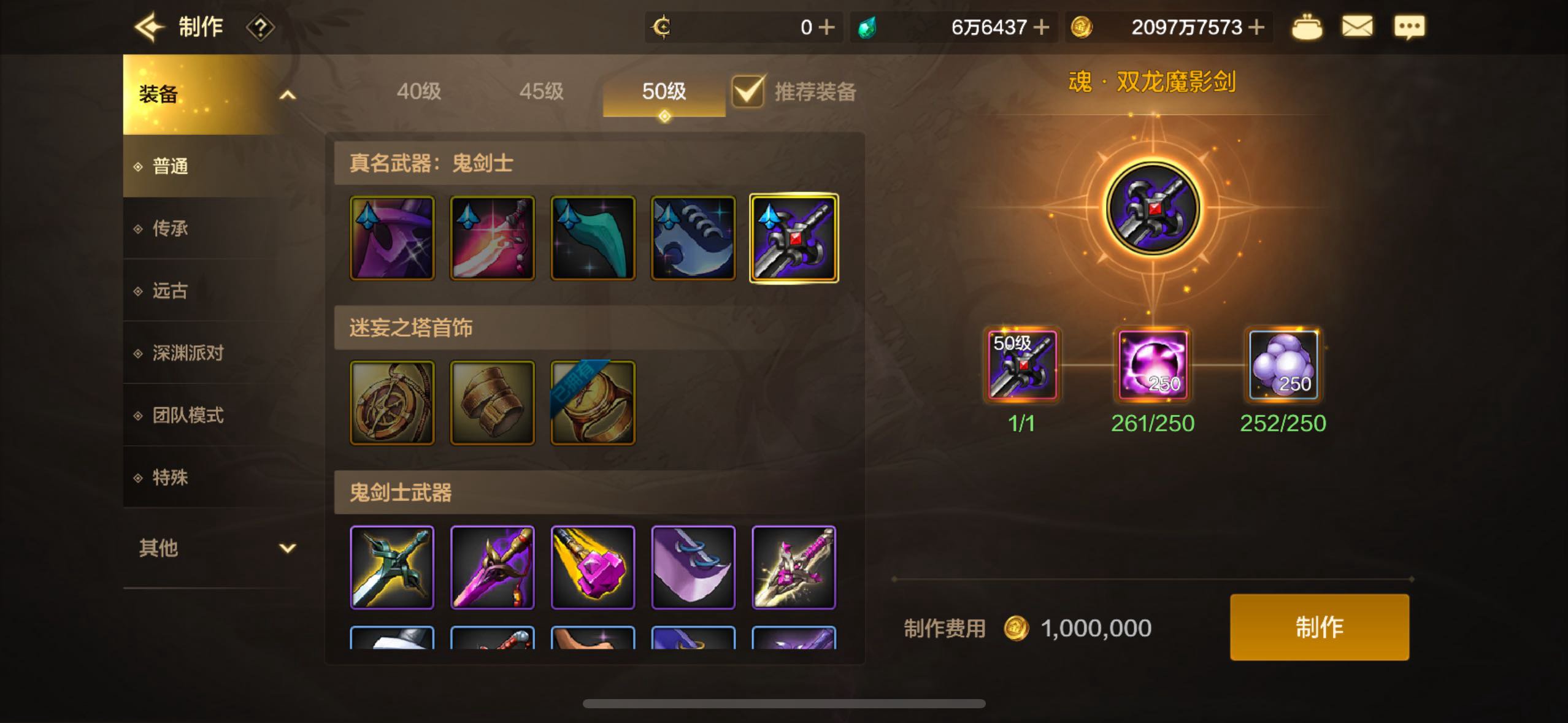Craft the item with the 制作 button

coord(1319,627)
